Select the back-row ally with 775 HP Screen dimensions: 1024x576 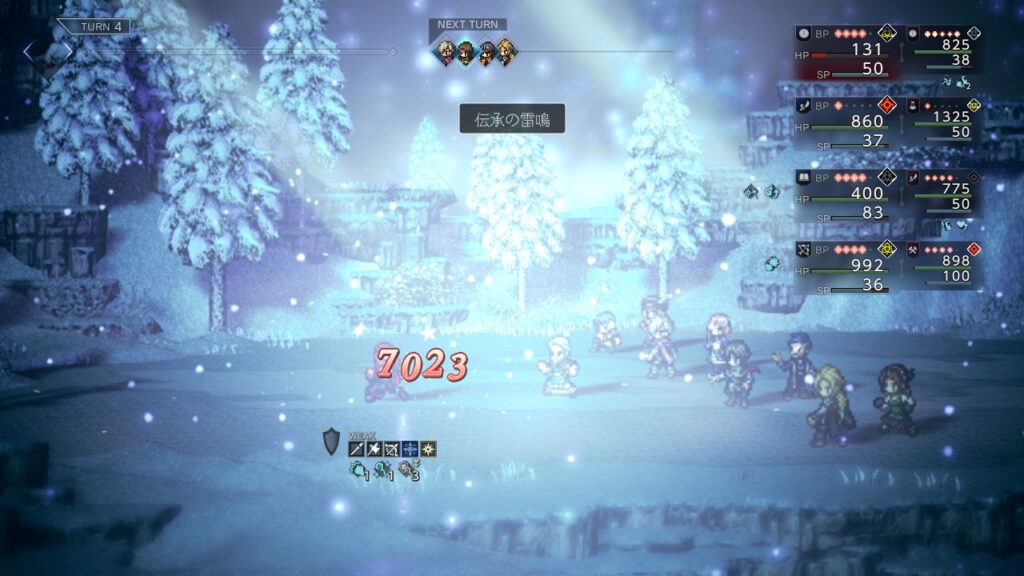pyautogui.click(x=943, y=191)
